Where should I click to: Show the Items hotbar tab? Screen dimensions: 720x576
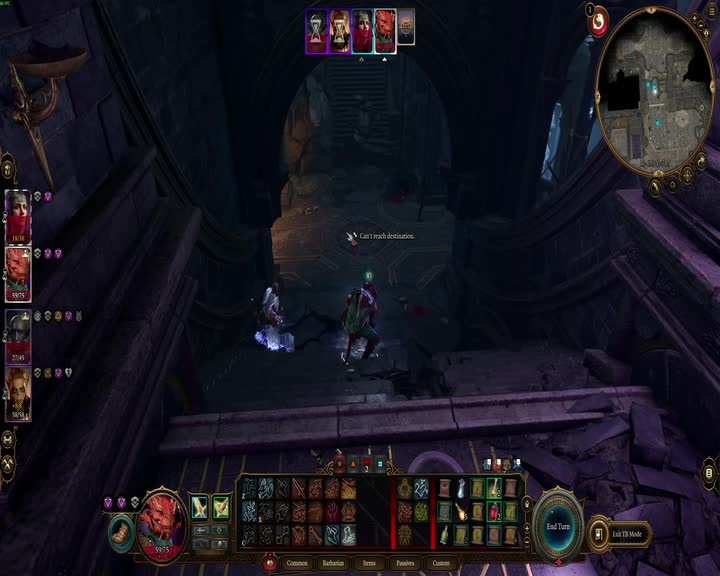[x=370, y=564]
